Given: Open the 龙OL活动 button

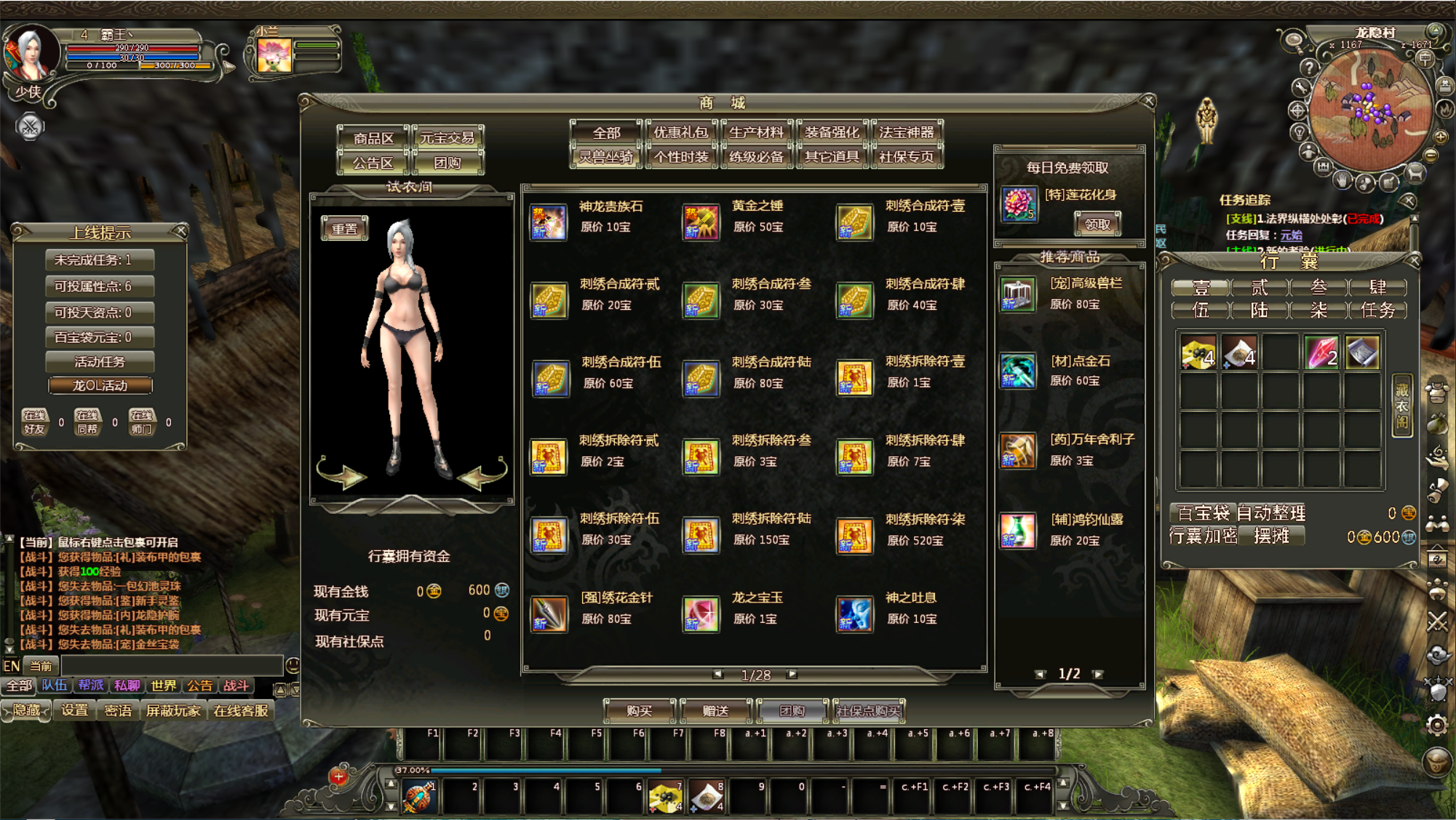Looking at the screenshot, I should (x=100, y=385).
